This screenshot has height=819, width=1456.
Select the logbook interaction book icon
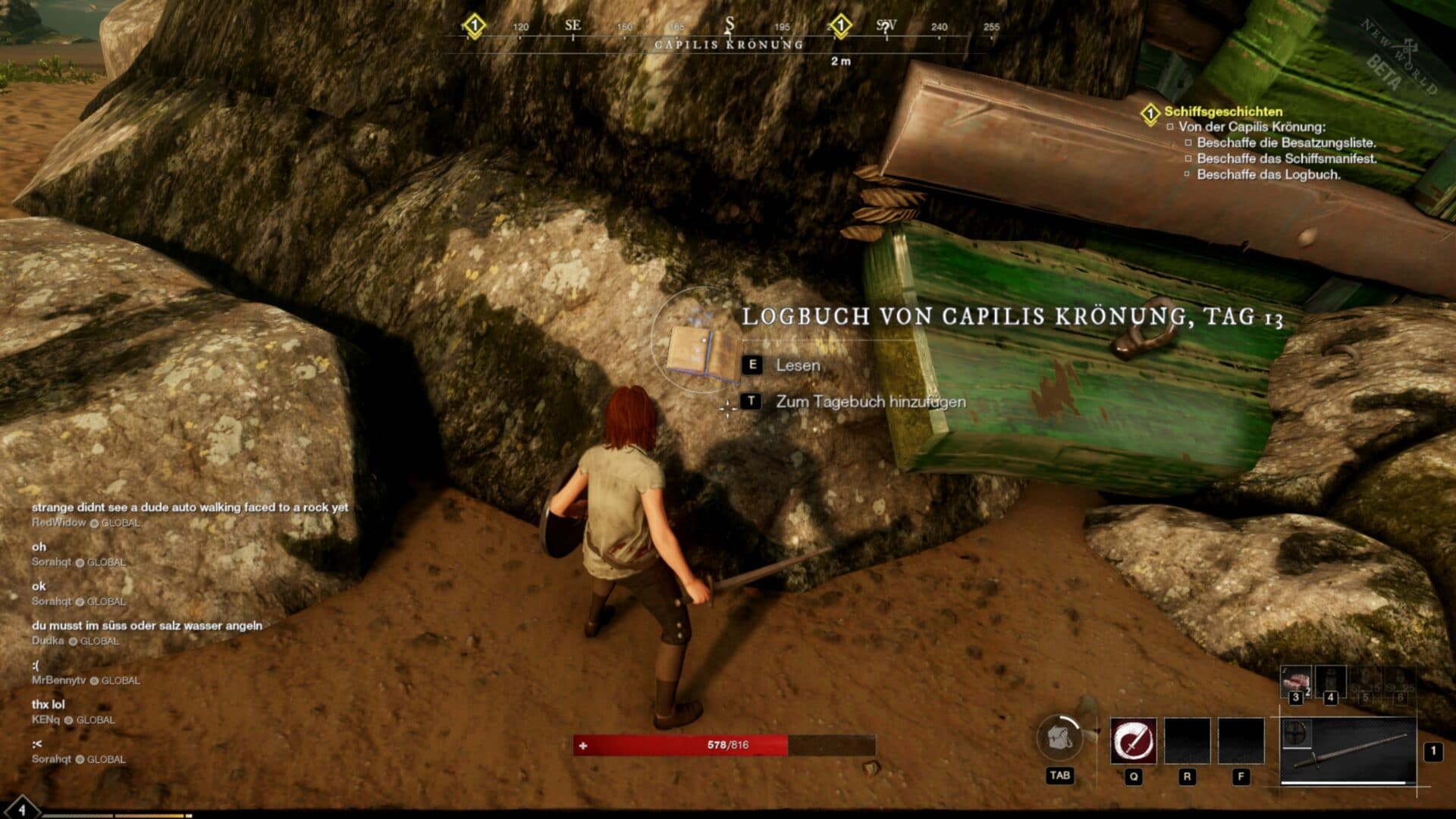point(702,354)
